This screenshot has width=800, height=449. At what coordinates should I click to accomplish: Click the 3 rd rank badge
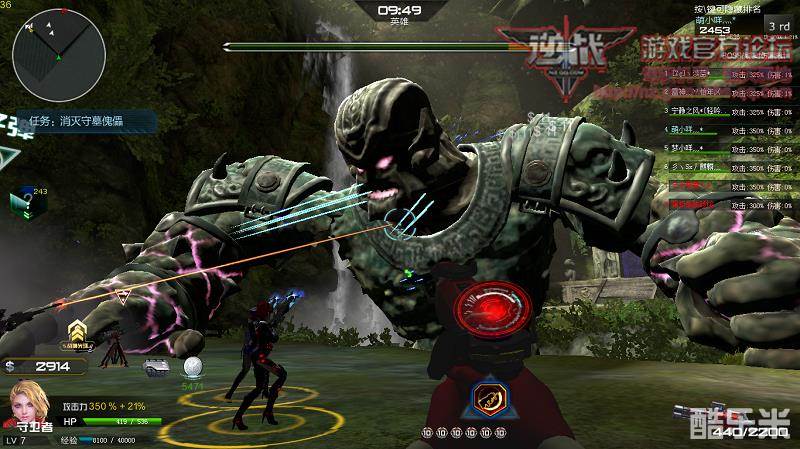point(778,22)
